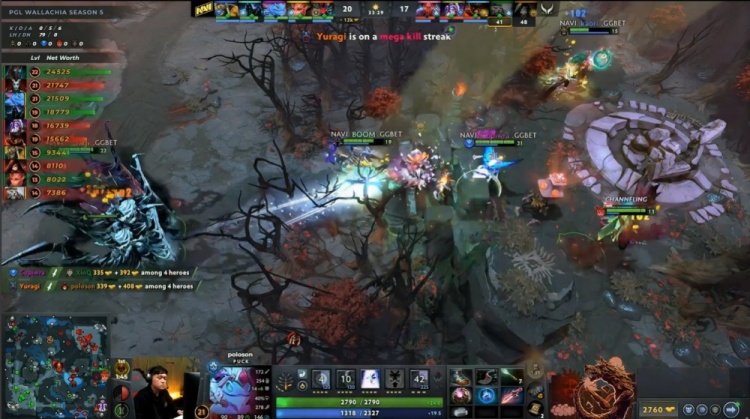This screenshot has height=419, width=750.
Task: Activate Puck's ability showing cooldown 10
Action: pos(345,378)
